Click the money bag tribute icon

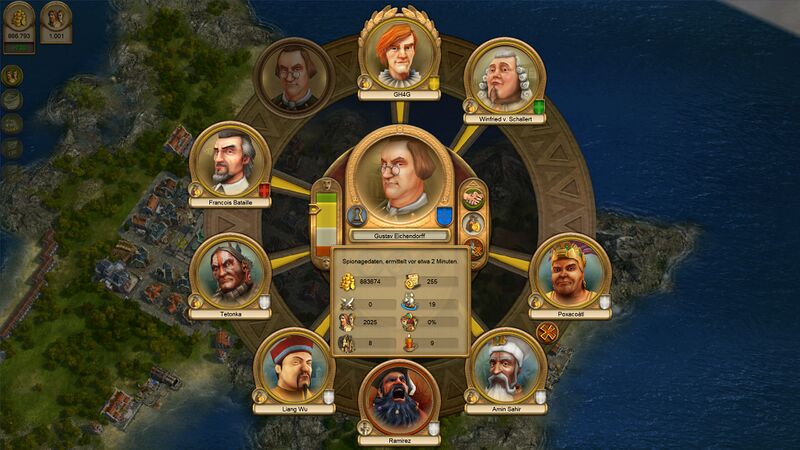tap(474, 223)
